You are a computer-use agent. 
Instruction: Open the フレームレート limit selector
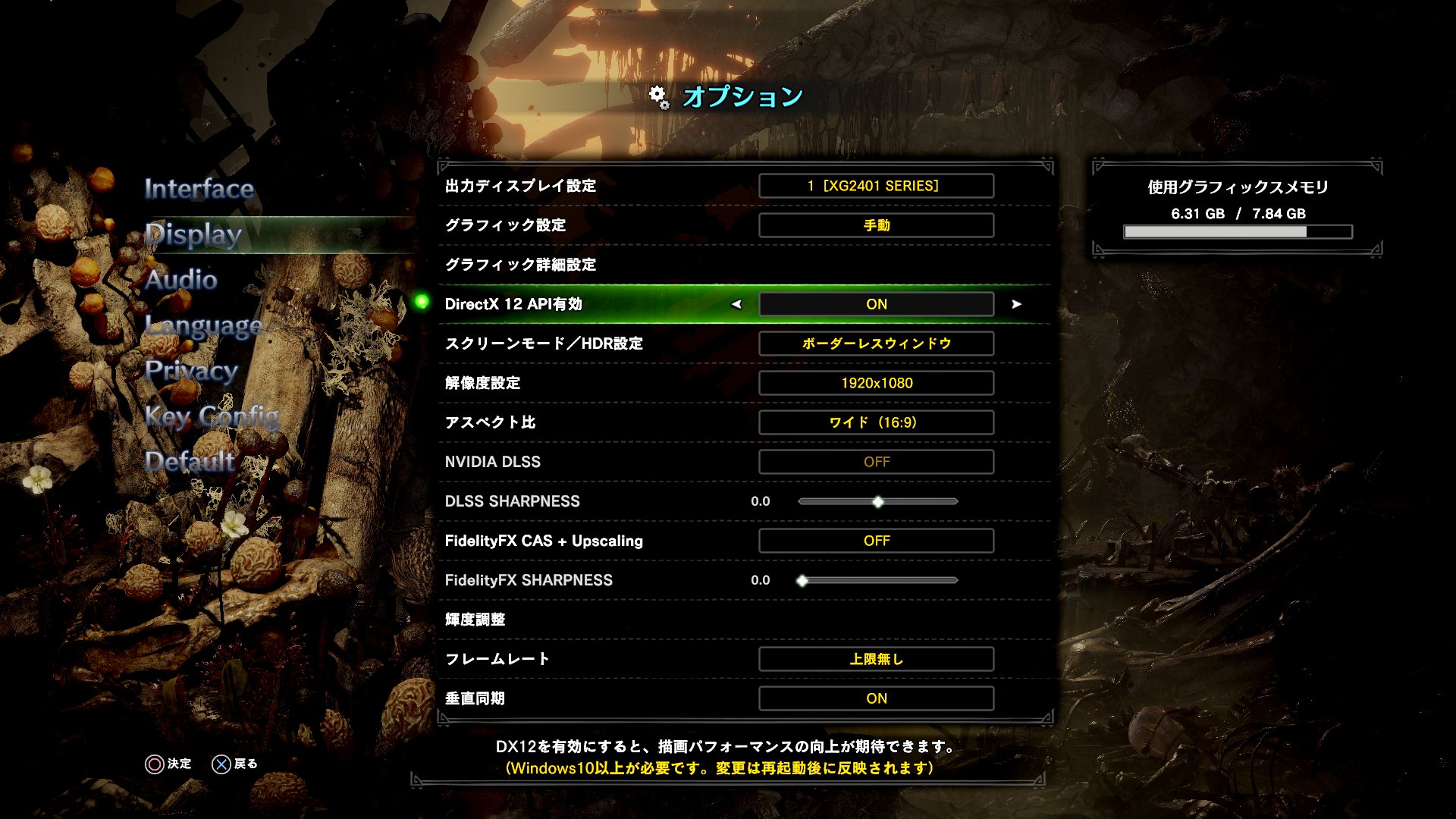point(876,659)
